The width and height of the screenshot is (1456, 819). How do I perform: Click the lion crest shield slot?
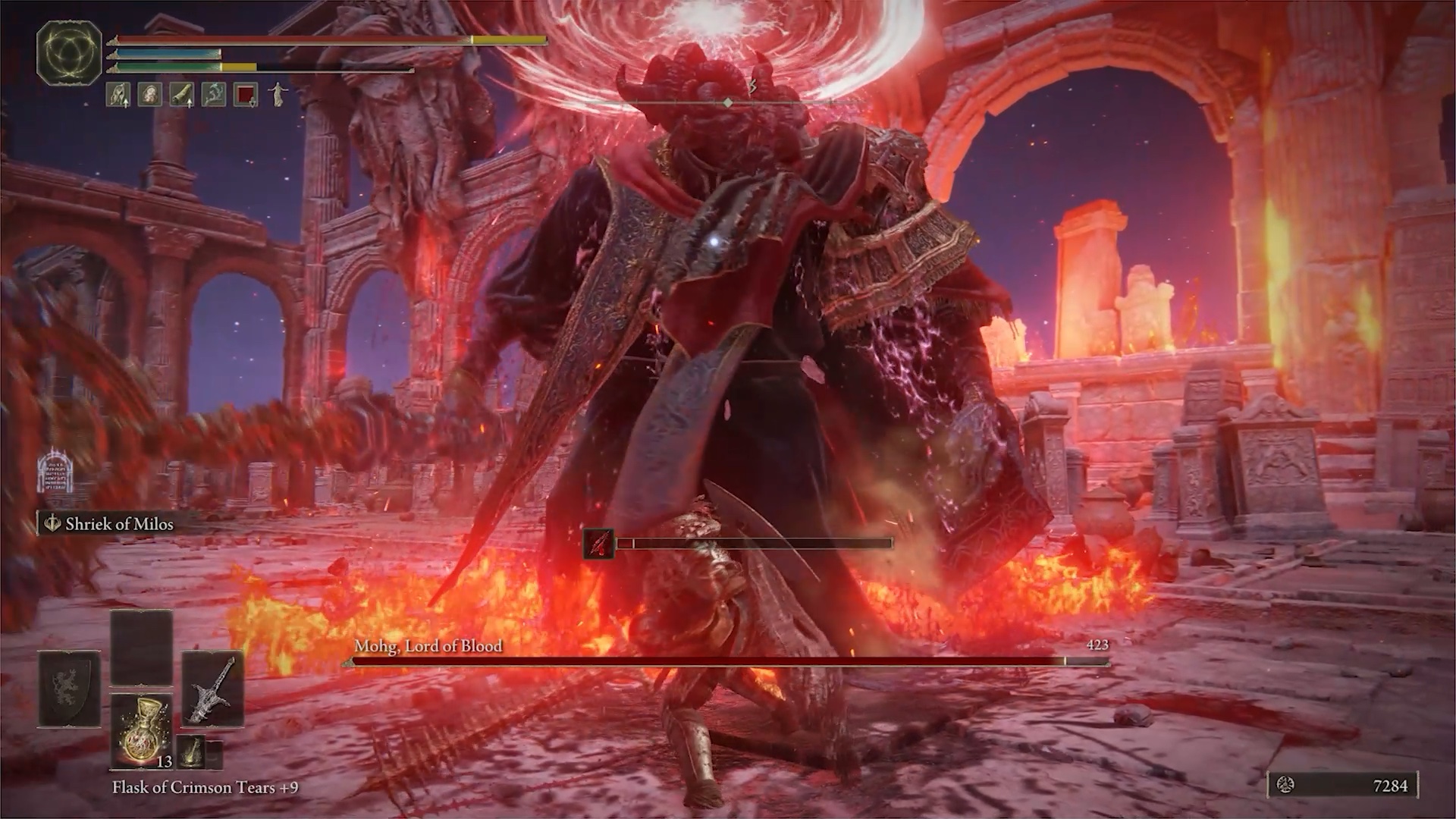pos(70,689)
